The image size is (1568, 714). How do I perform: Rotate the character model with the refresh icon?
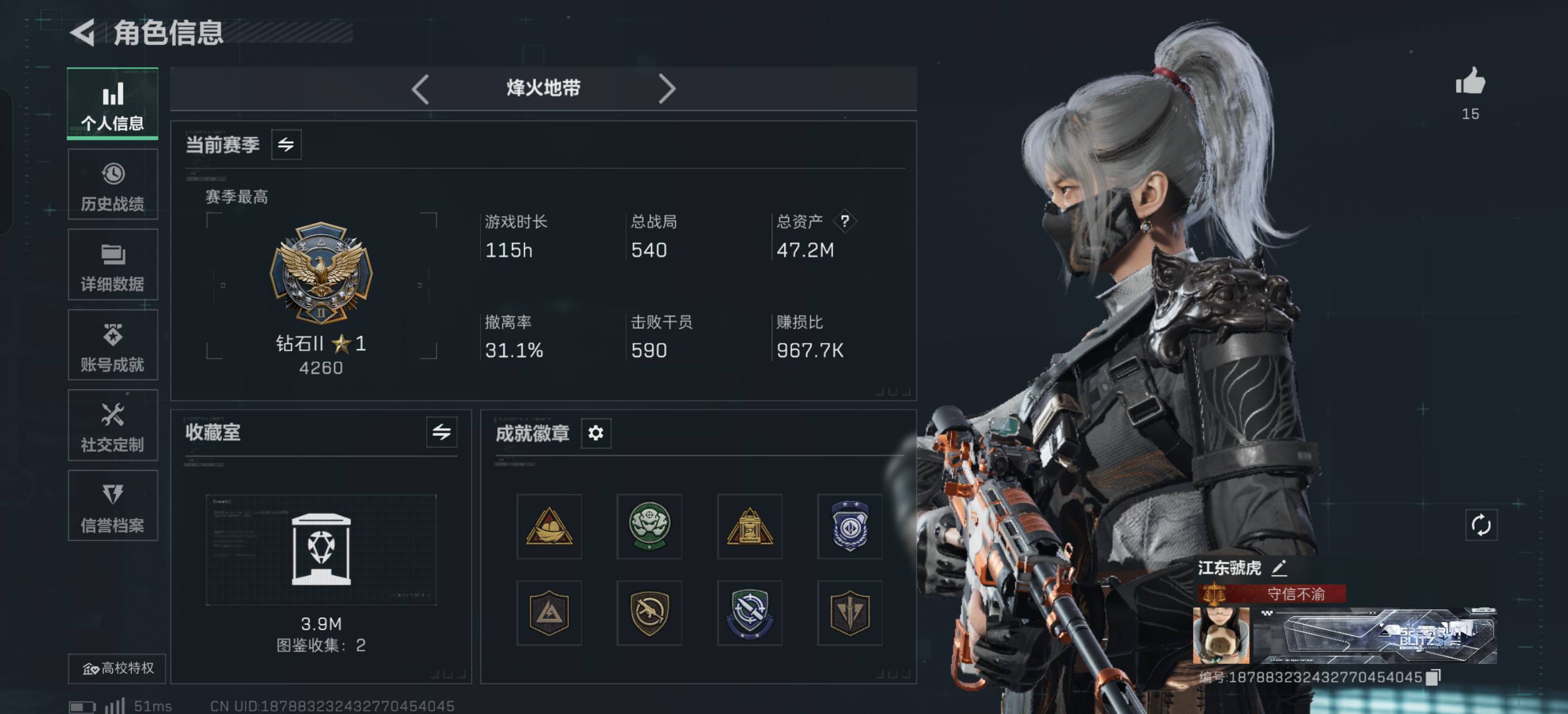pos(1481,525)
